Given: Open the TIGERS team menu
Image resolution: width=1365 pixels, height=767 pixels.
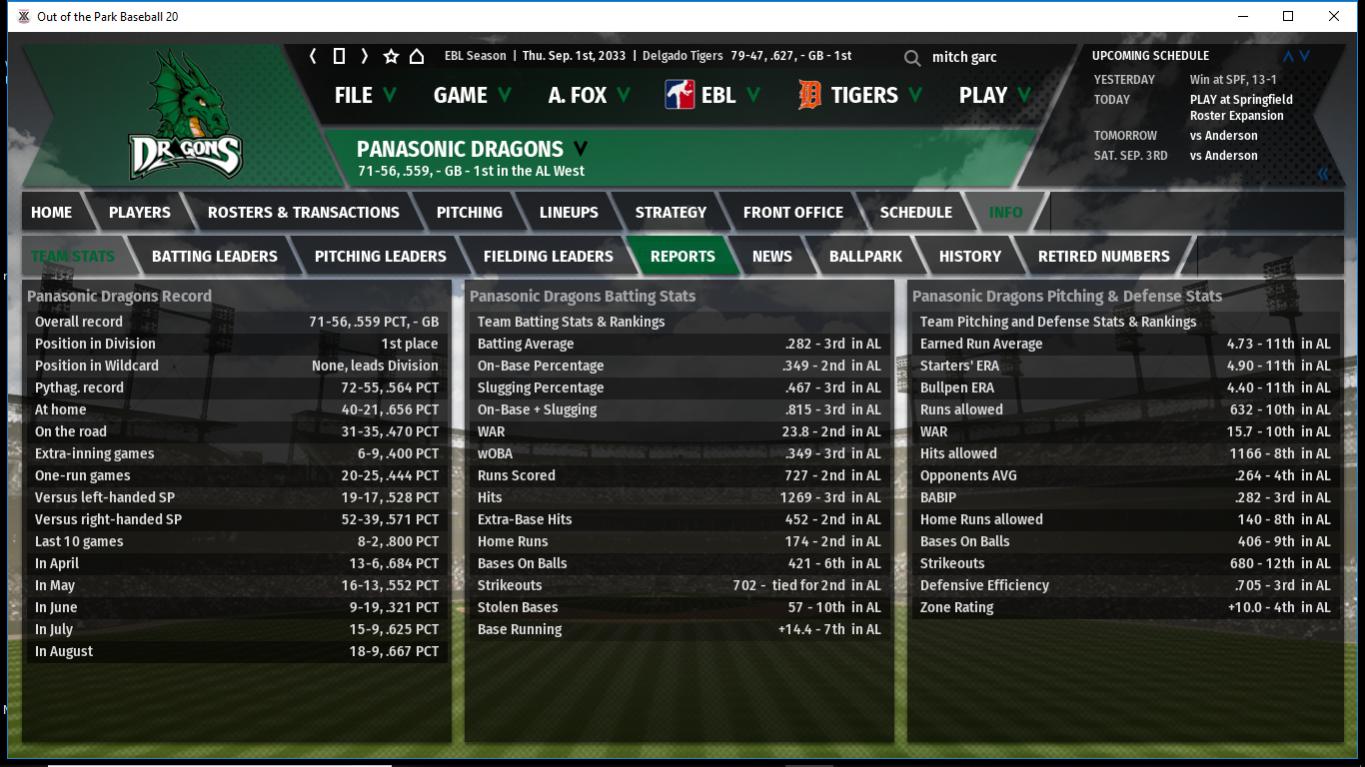Looking at the screenshot, I should (x=860, y=95).
